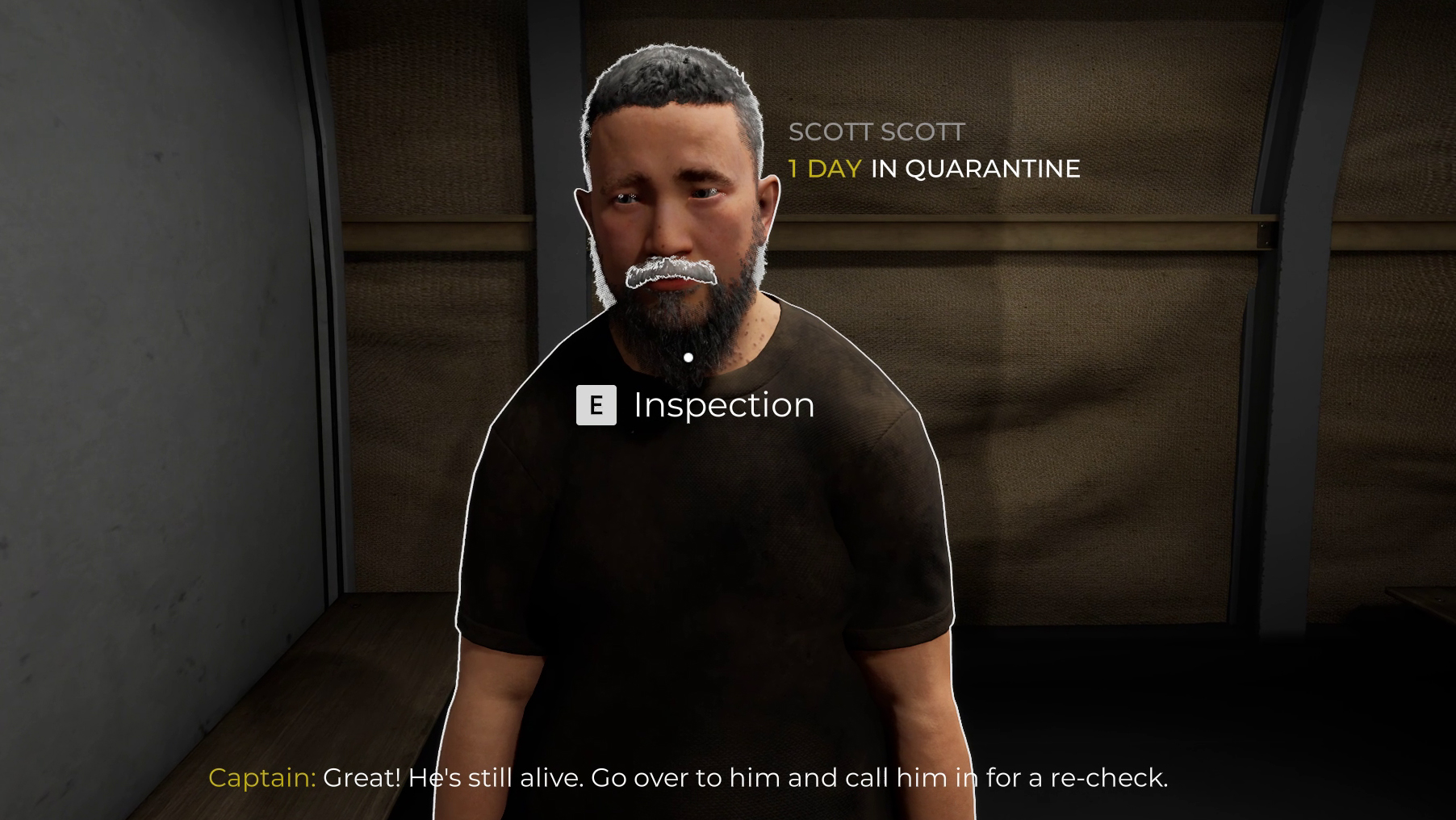Select the Inspection interaction icon
The height and width of the screenshot is (820, 1456).
coord(596,406)
